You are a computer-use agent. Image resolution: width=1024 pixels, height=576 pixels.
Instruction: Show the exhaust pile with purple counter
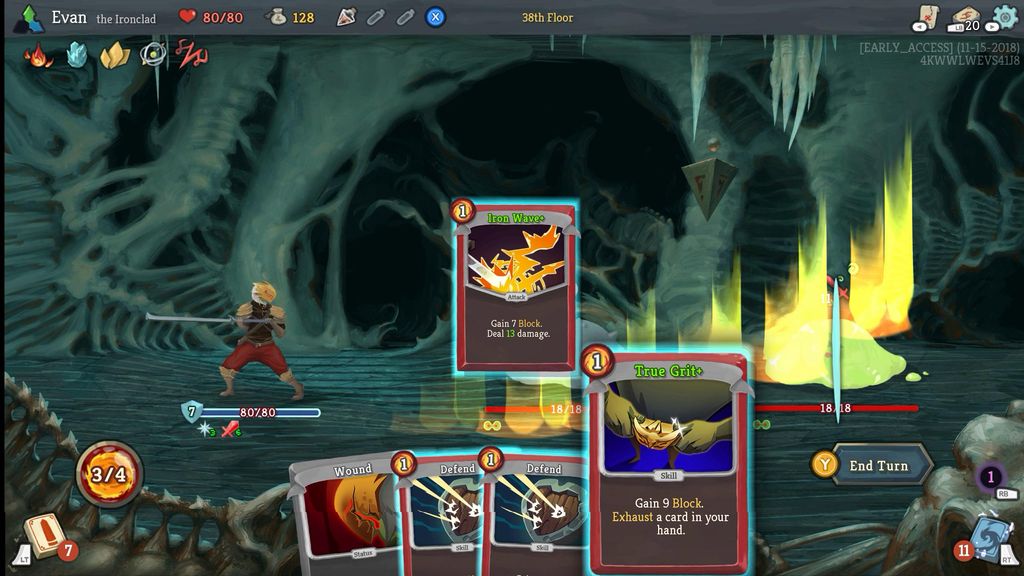coord(990,477)
